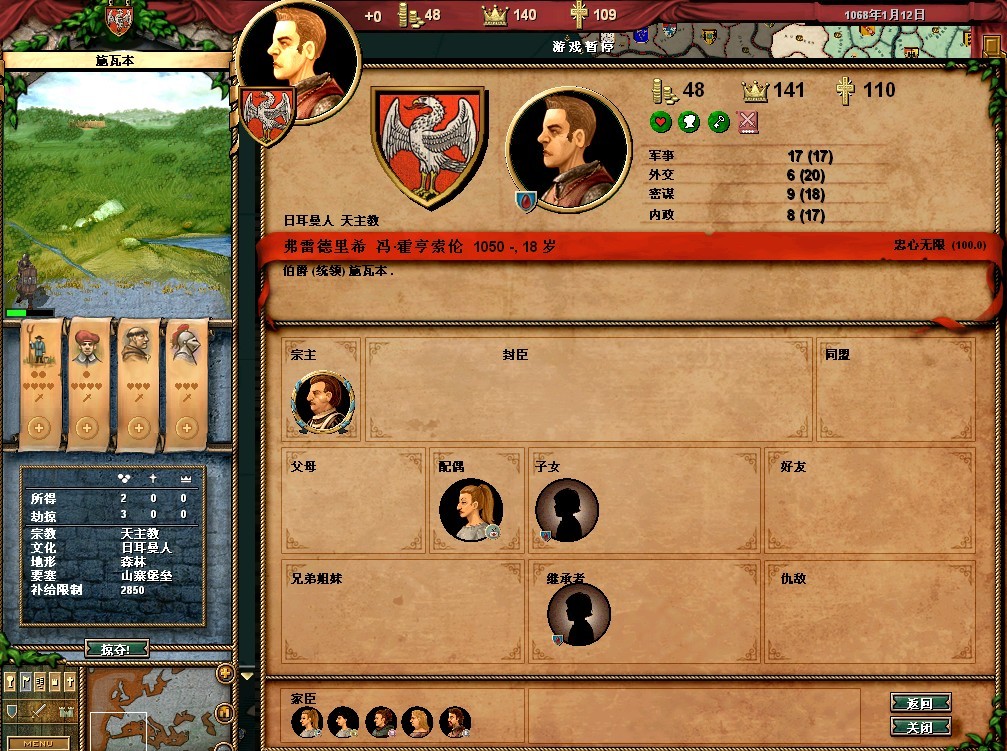1007x751 pixels.
Task: Click the minimap zoom-in plus button
Action: click(225, 673)
